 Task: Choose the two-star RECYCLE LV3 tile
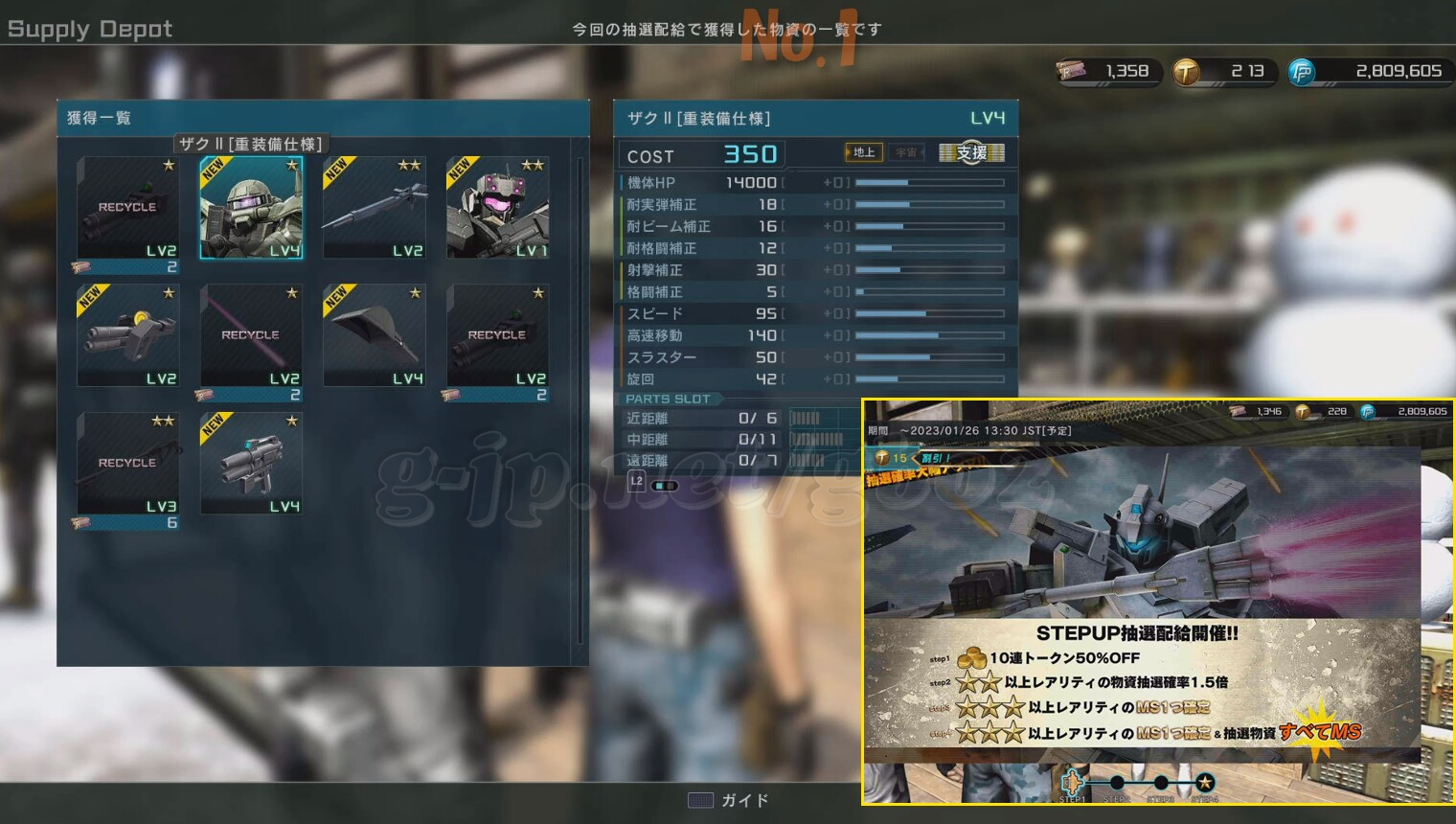point(128,464)
